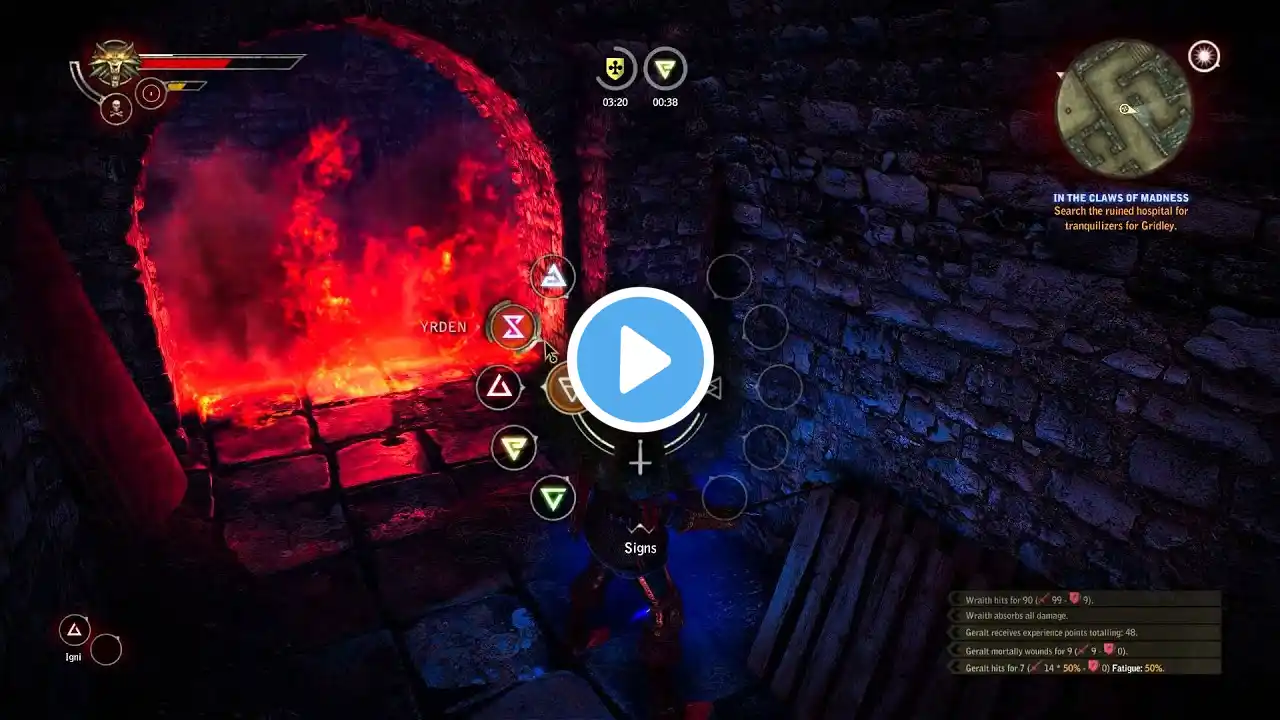
Task: Click the glowing sun icon beside the minimap
Action: coord(1204,56)
